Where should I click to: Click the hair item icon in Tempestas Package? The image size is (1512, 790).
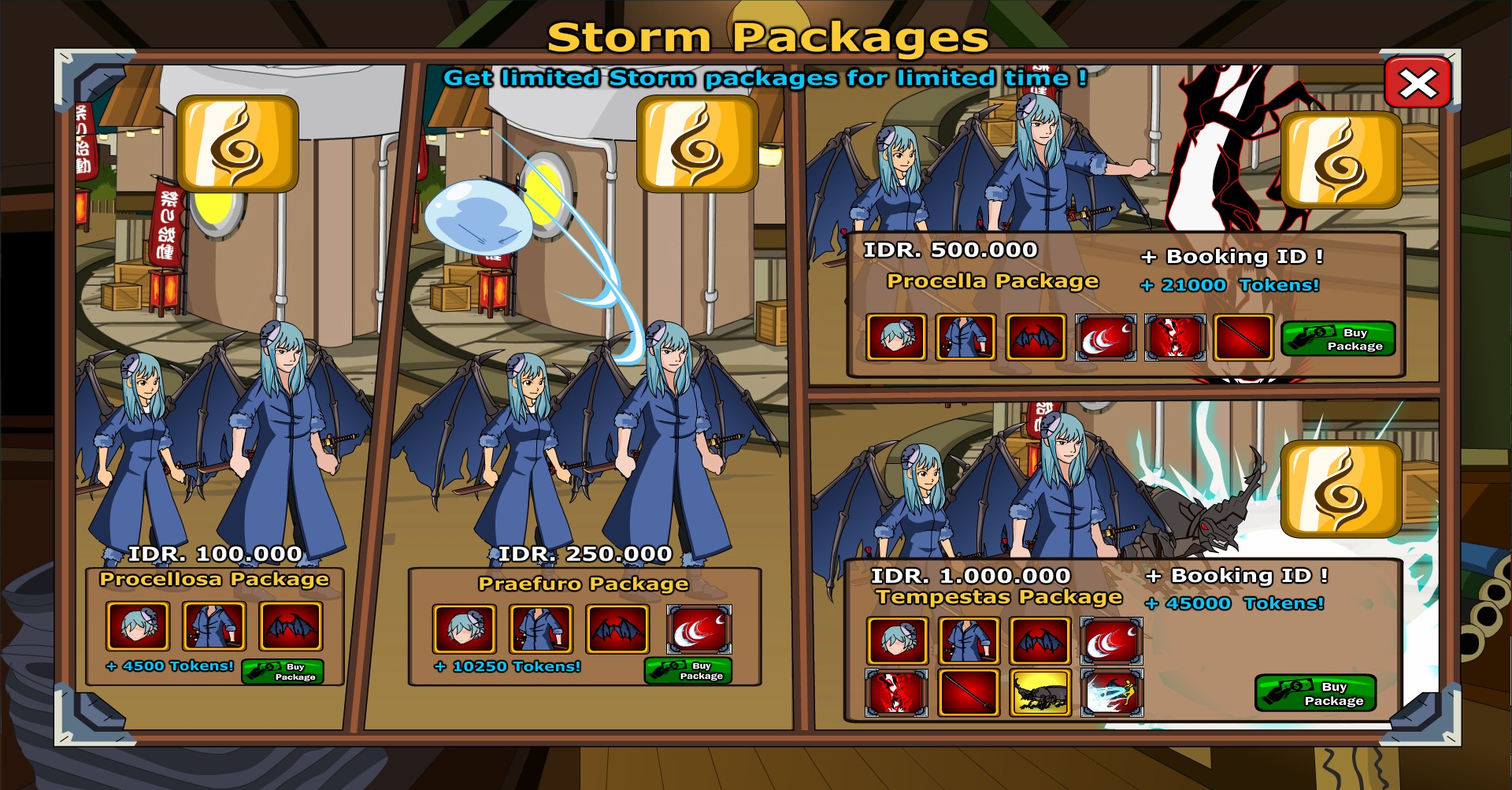[897, 640]
